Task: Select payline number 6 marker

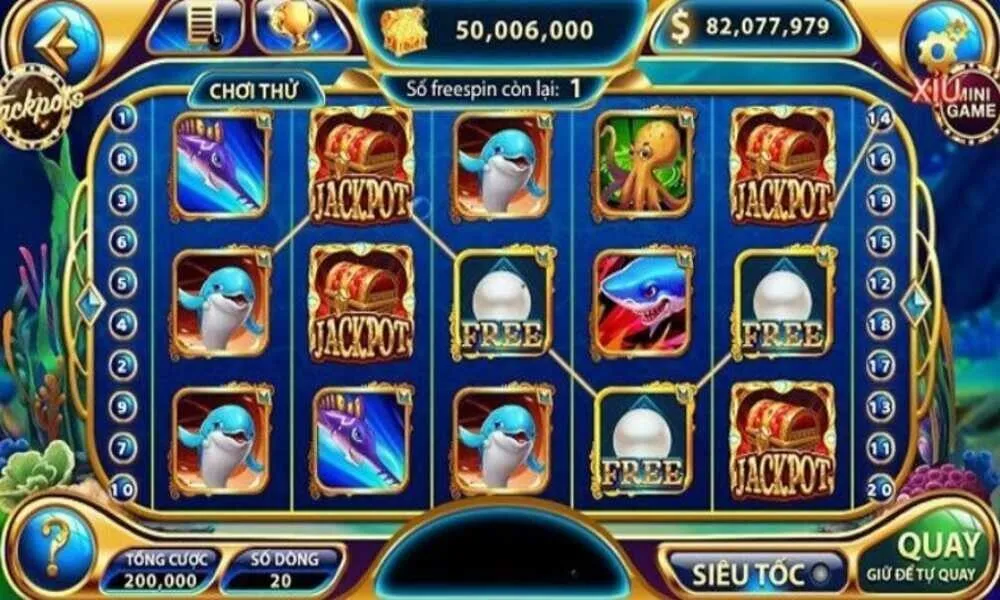Action: [x=123, y=241]
